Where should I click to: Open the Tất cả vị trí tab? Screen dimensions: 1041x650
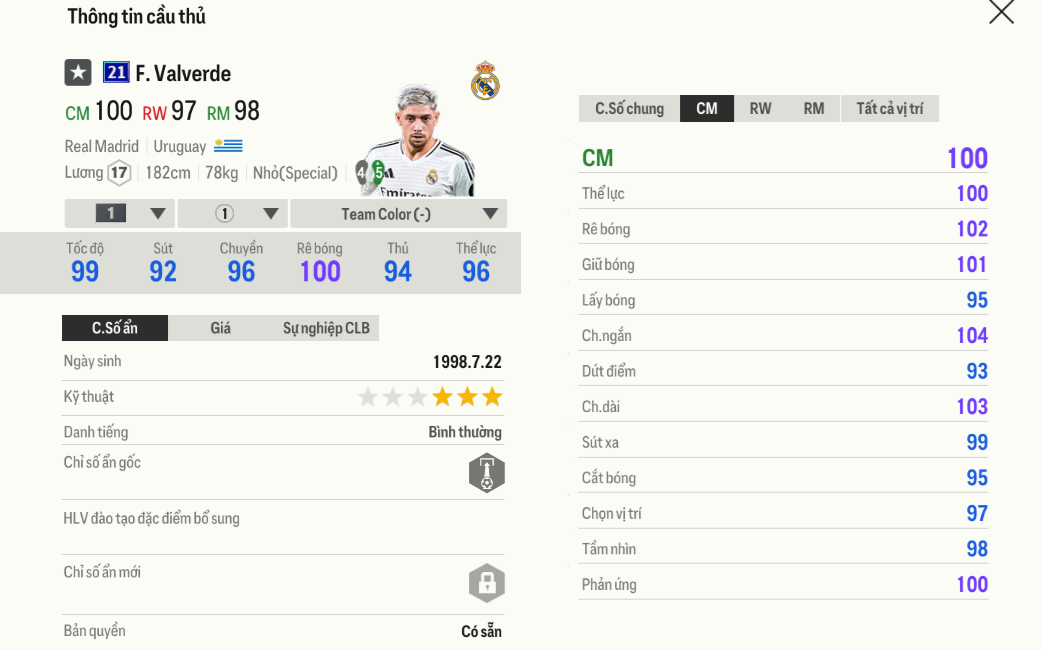coord(889,109)
